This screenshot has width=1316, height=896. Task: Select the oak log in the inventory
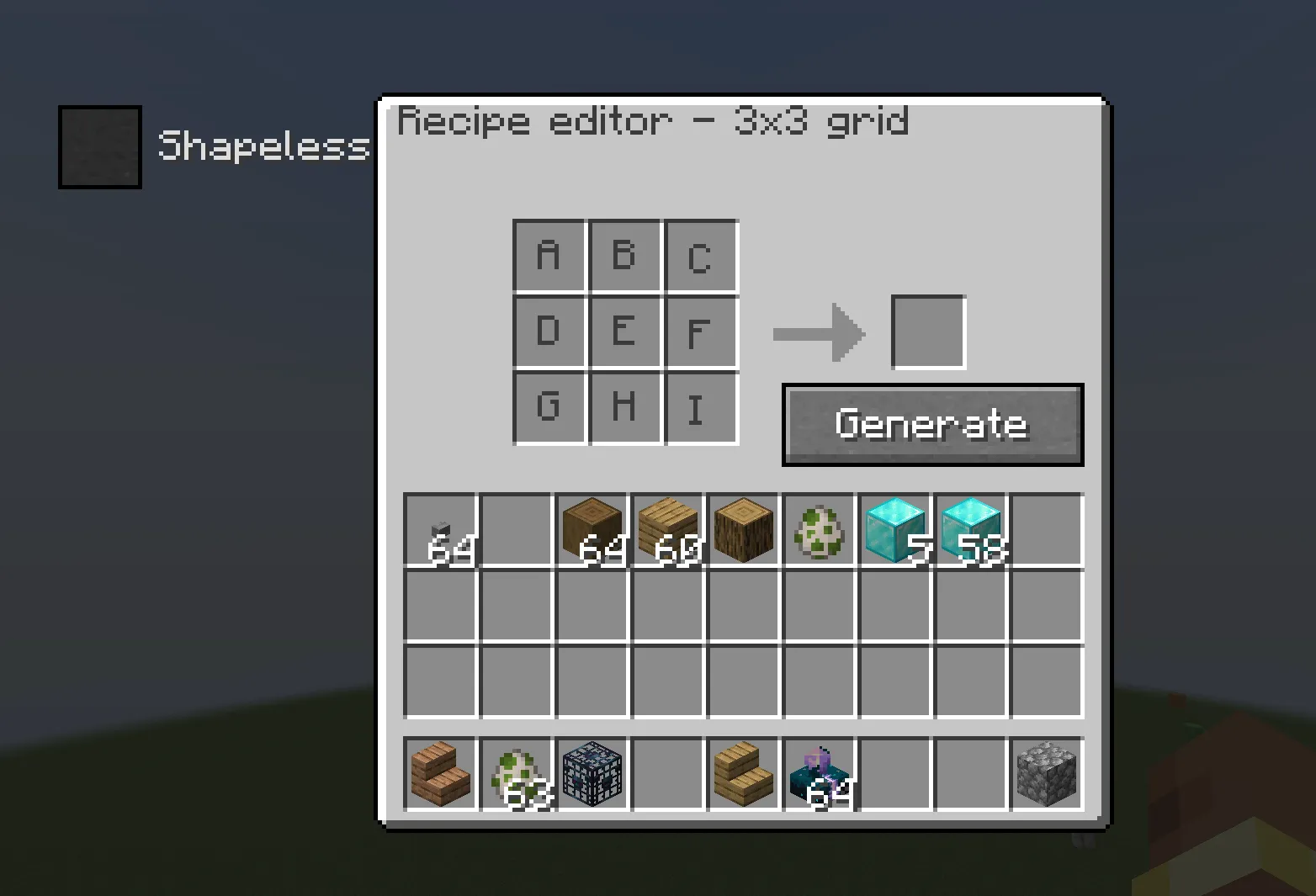(x=743, y=530)
